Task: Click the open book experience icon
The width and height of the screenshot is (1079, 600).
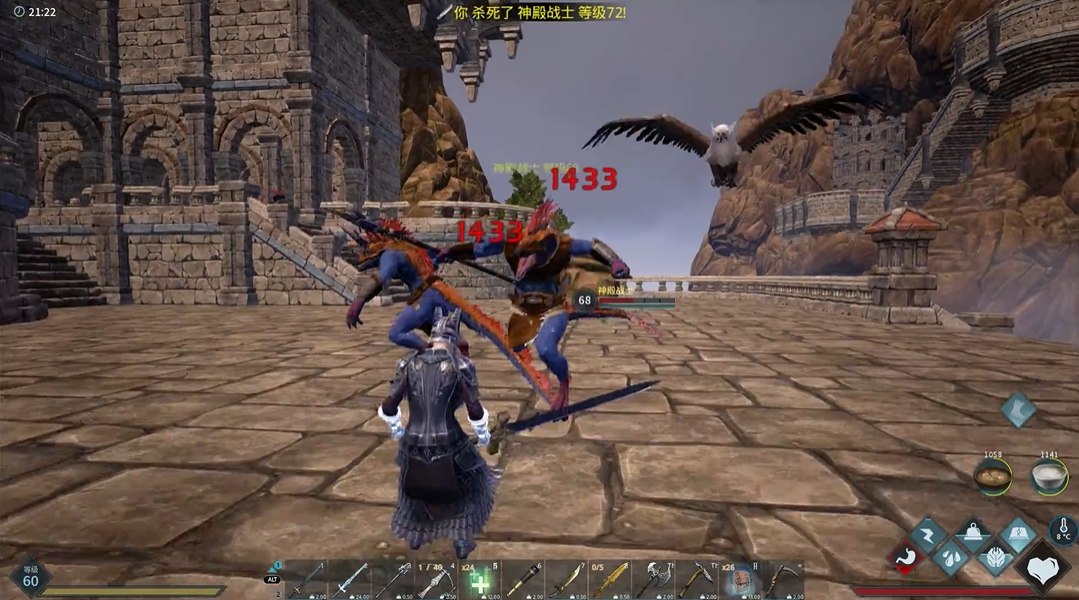Action: click(x=1017, y=536)
